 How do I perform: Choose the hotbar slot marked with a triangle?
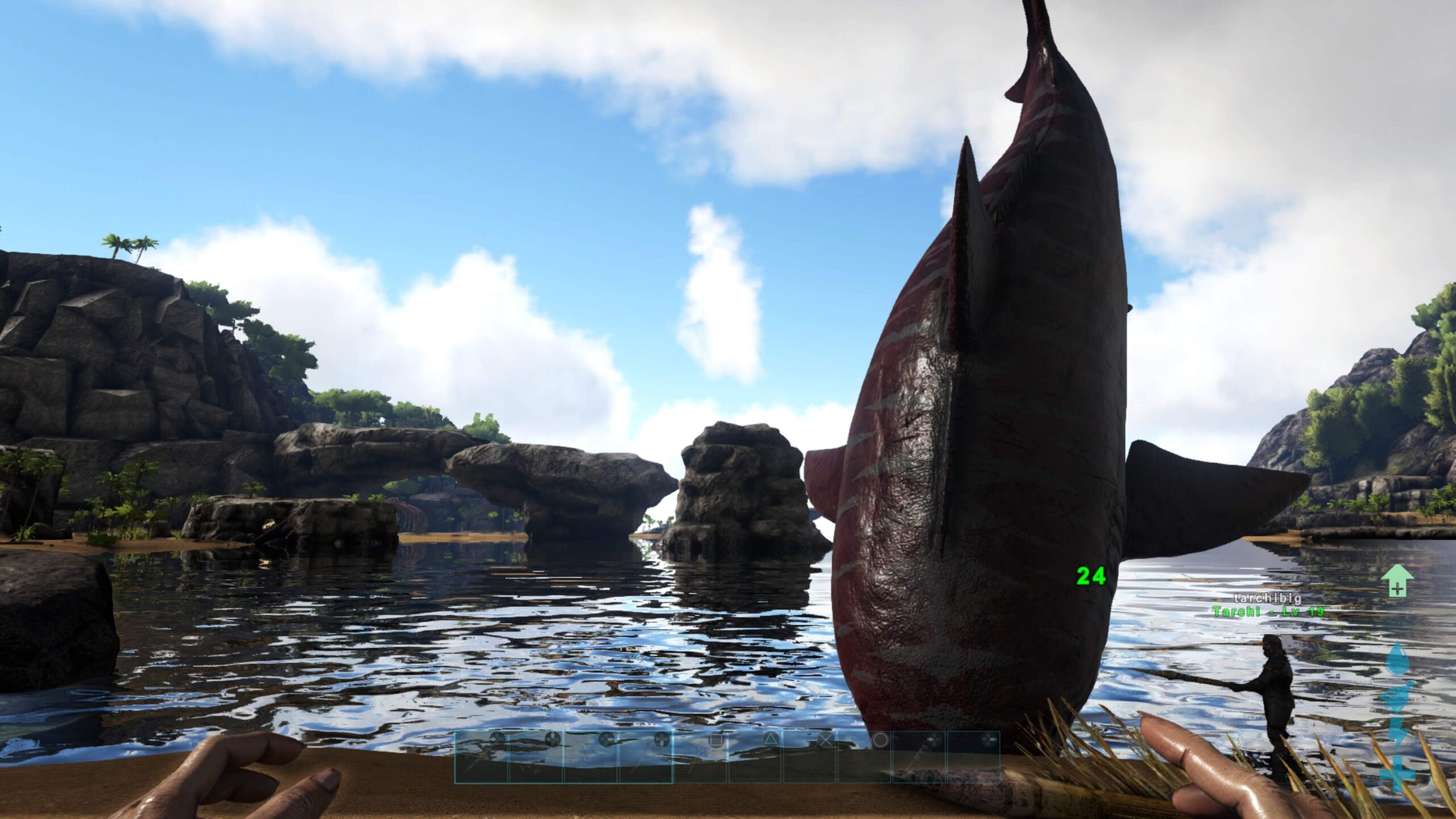pos(754,756)
